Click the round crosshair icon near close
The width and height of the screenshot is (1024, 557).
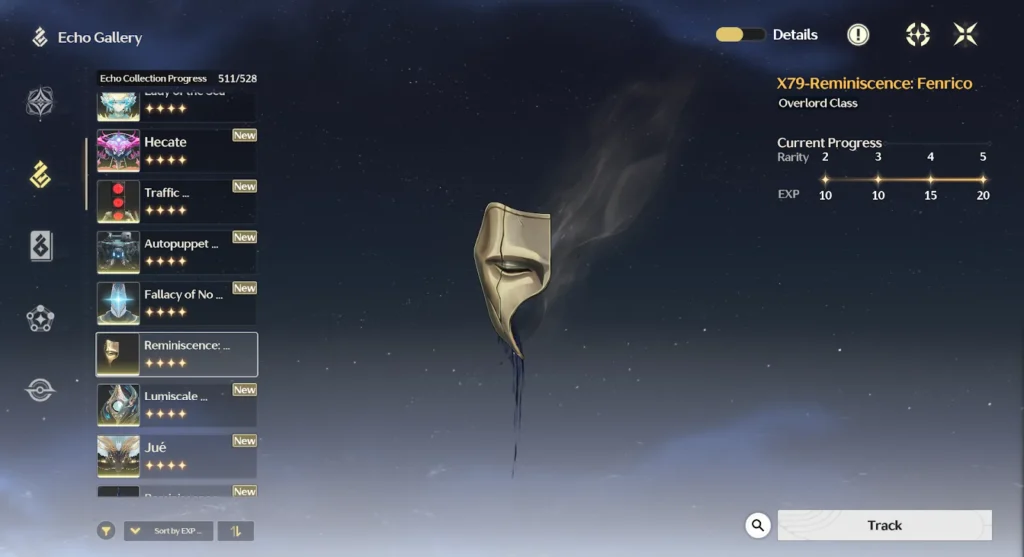click(917, 35)
